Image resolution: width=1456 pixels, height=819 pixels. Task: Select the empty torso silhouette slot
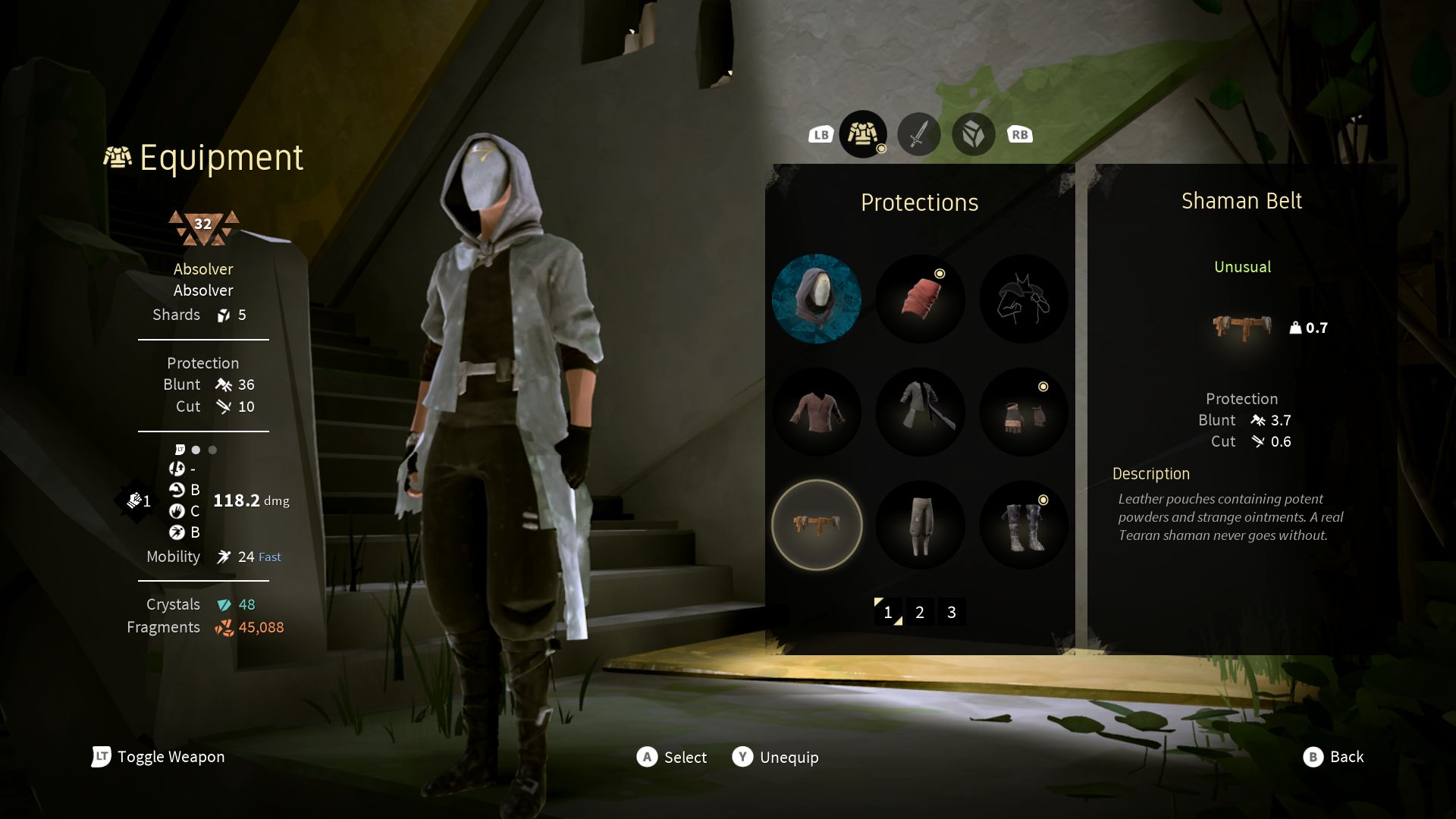click(1024, 299)
